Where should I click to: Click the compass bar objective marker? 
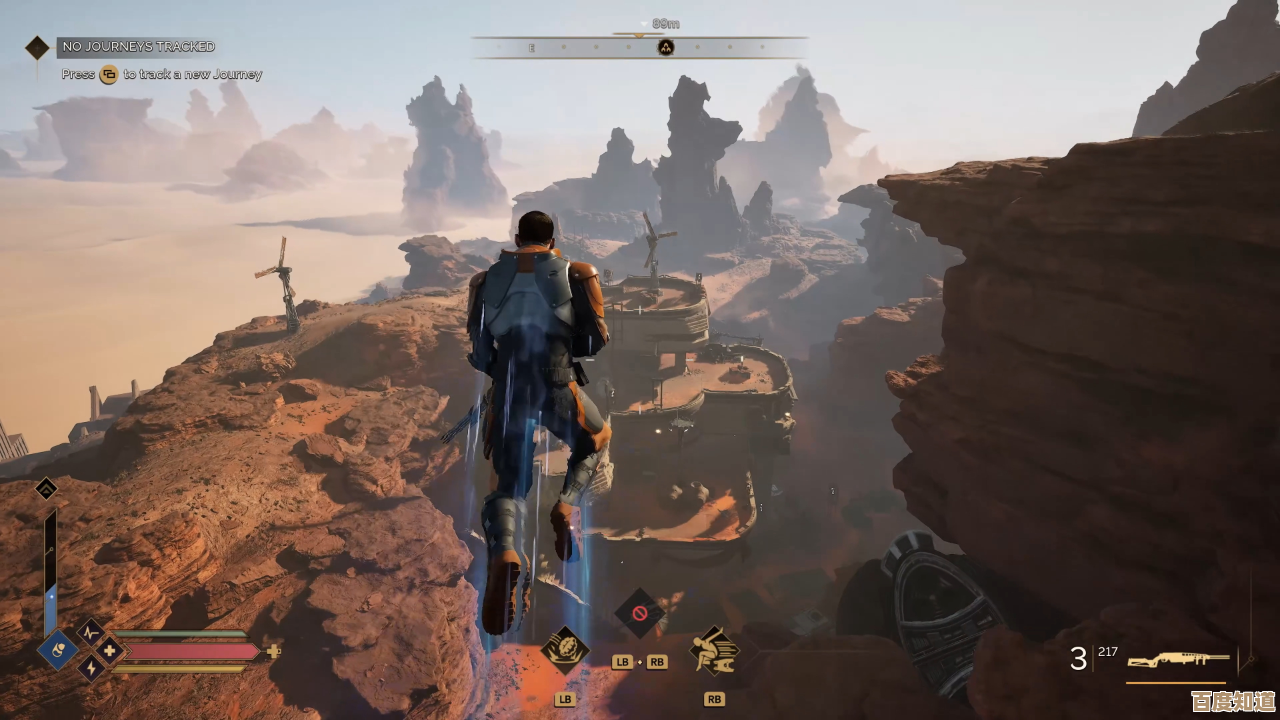tap(665, 47)
